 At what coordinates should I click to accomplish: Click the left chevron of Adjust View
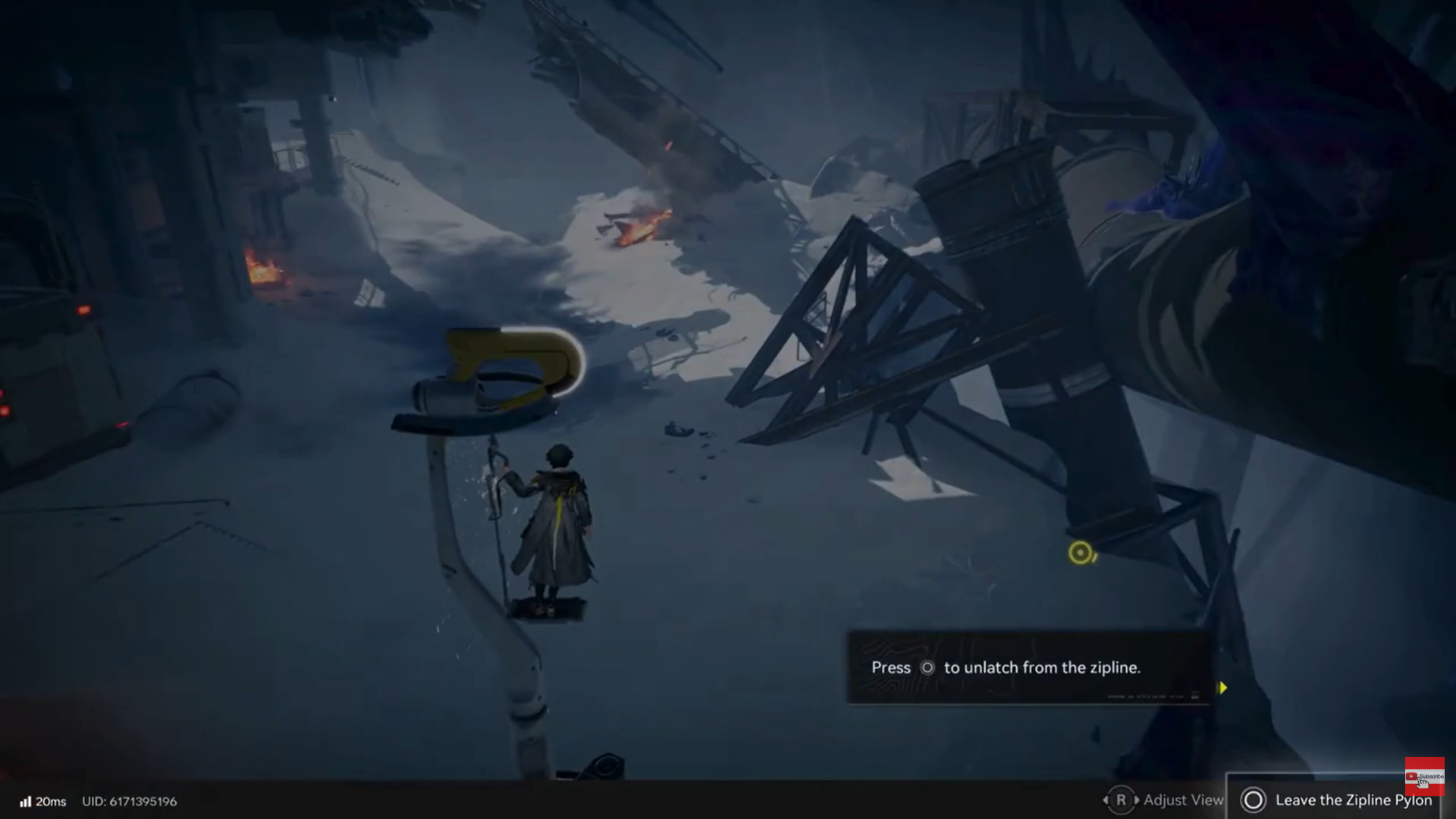pos(1106,800)
